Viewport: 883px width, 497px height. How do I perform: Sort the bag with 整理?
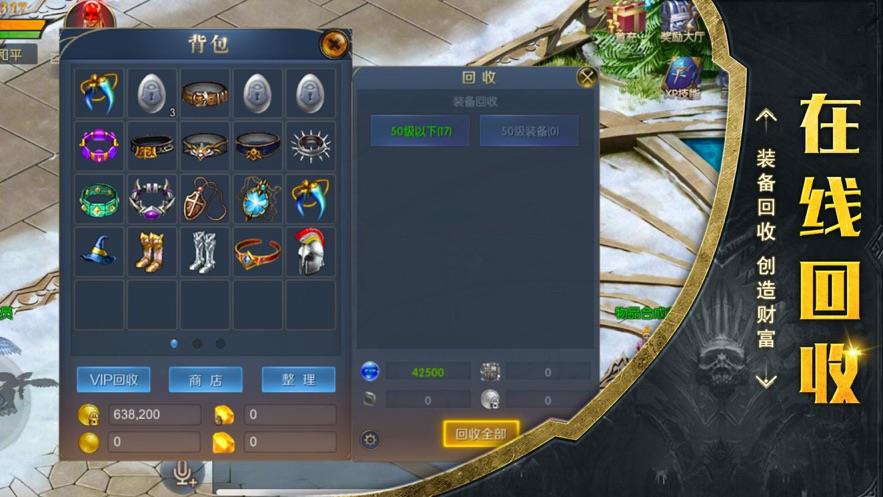298,379
